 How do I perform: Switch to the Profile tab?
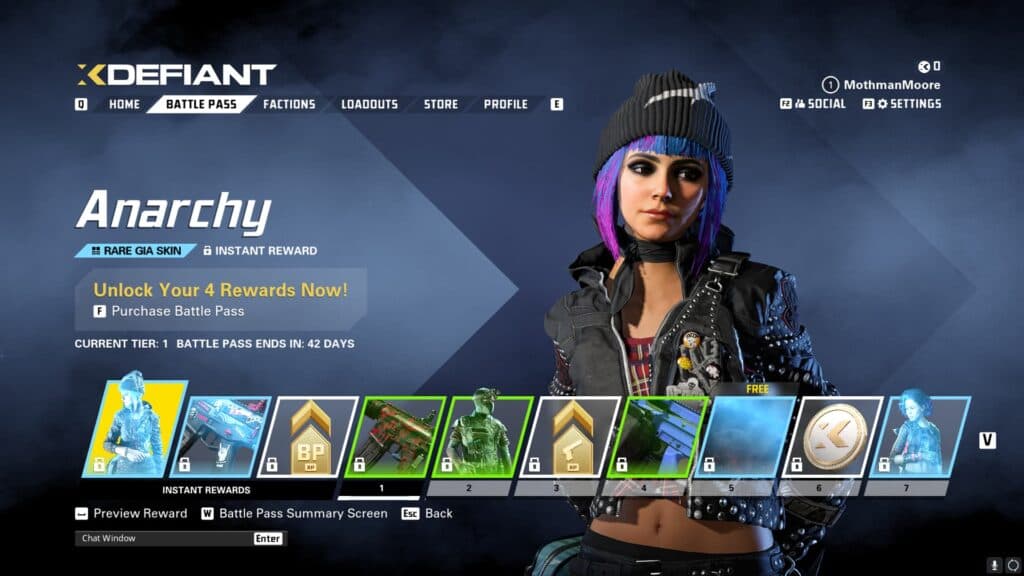[506, 104]
